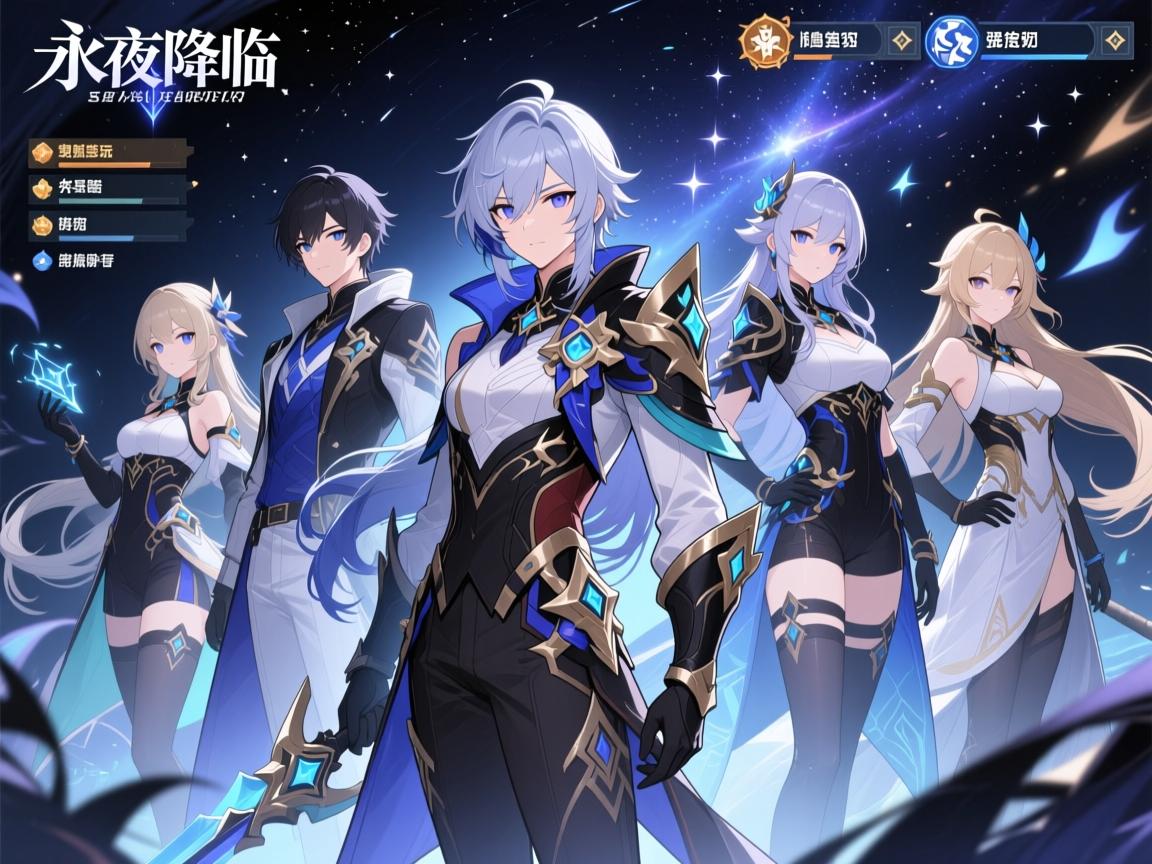1152x864 pixels.
Task: Click the diamond button beside the orange emblem
Action: pyautogui.click(x=902, y=41)
